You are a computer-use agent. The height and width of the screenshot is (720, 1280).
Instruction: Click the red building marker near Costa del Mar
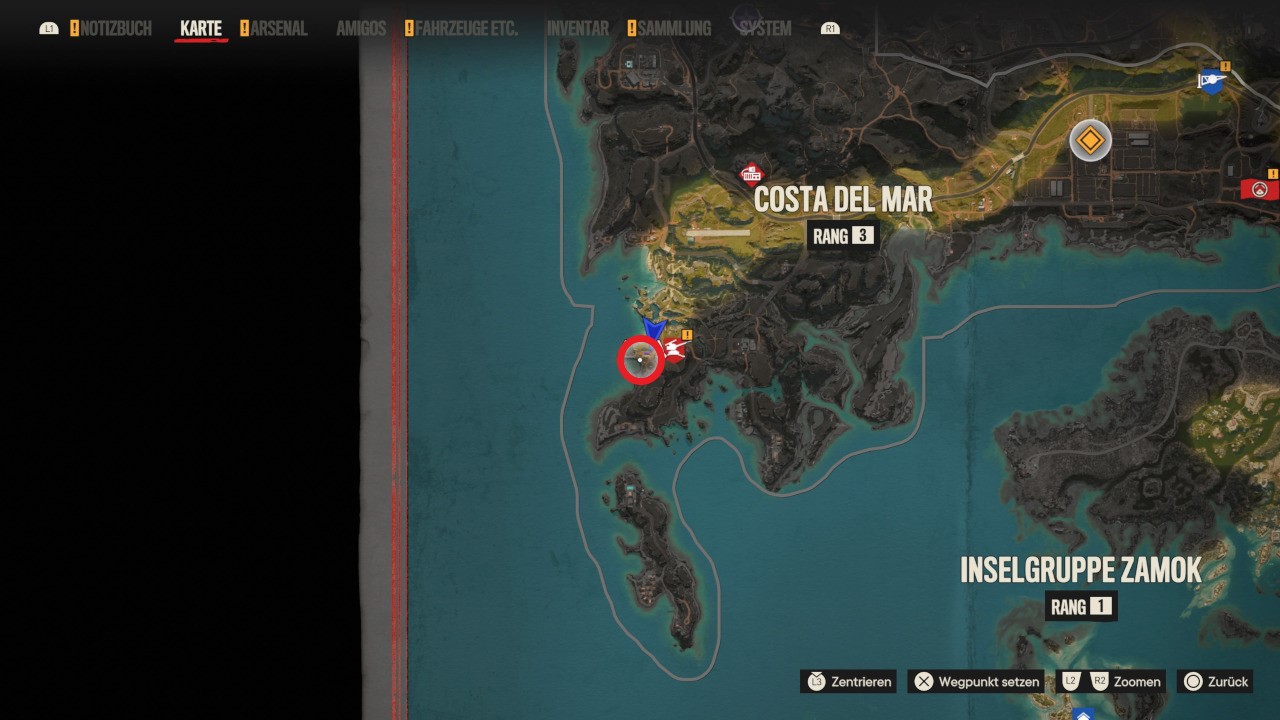click(x=751, y=176)
